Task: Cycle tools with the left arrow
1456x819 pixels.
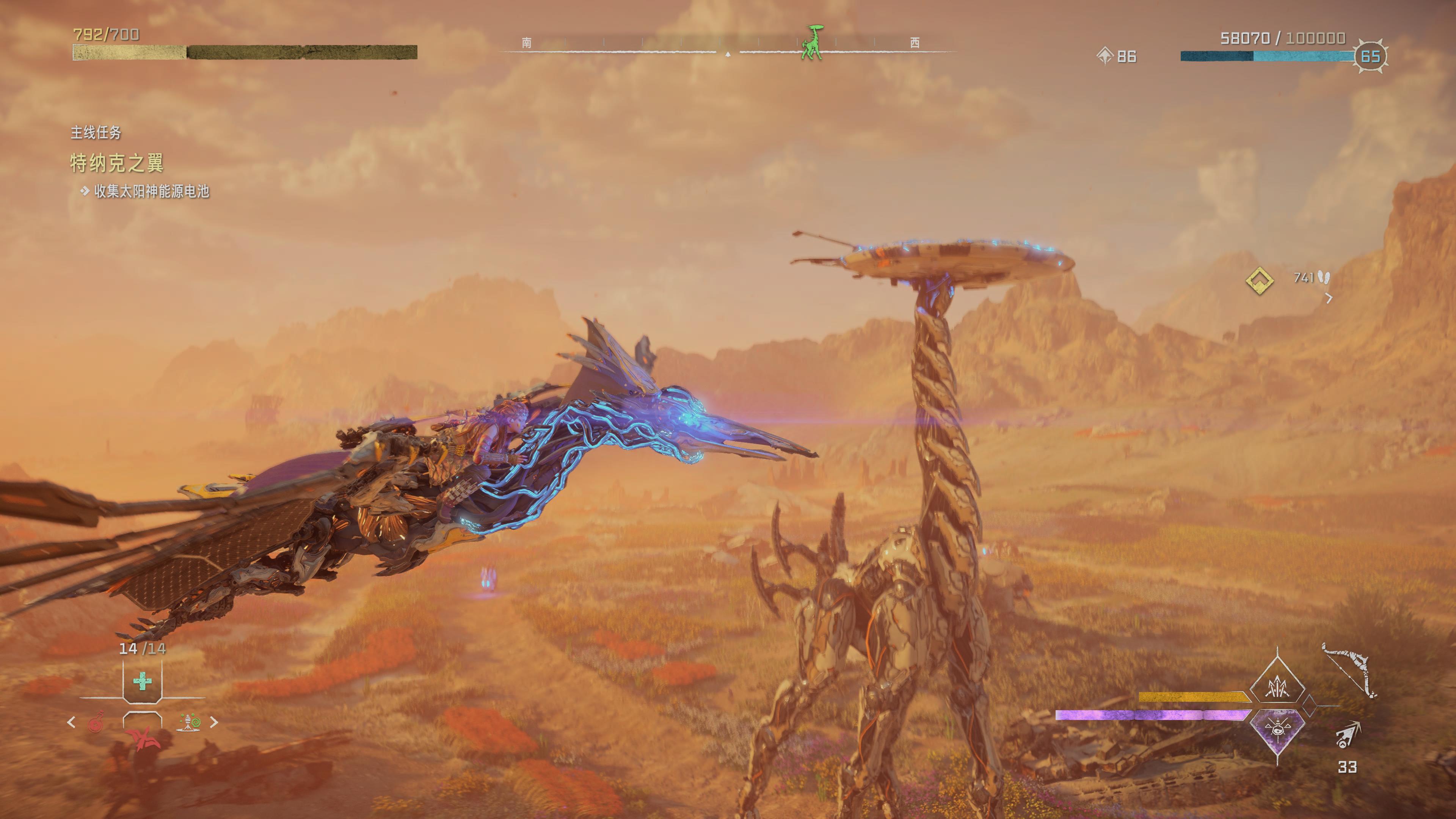Action: (71, 722)
